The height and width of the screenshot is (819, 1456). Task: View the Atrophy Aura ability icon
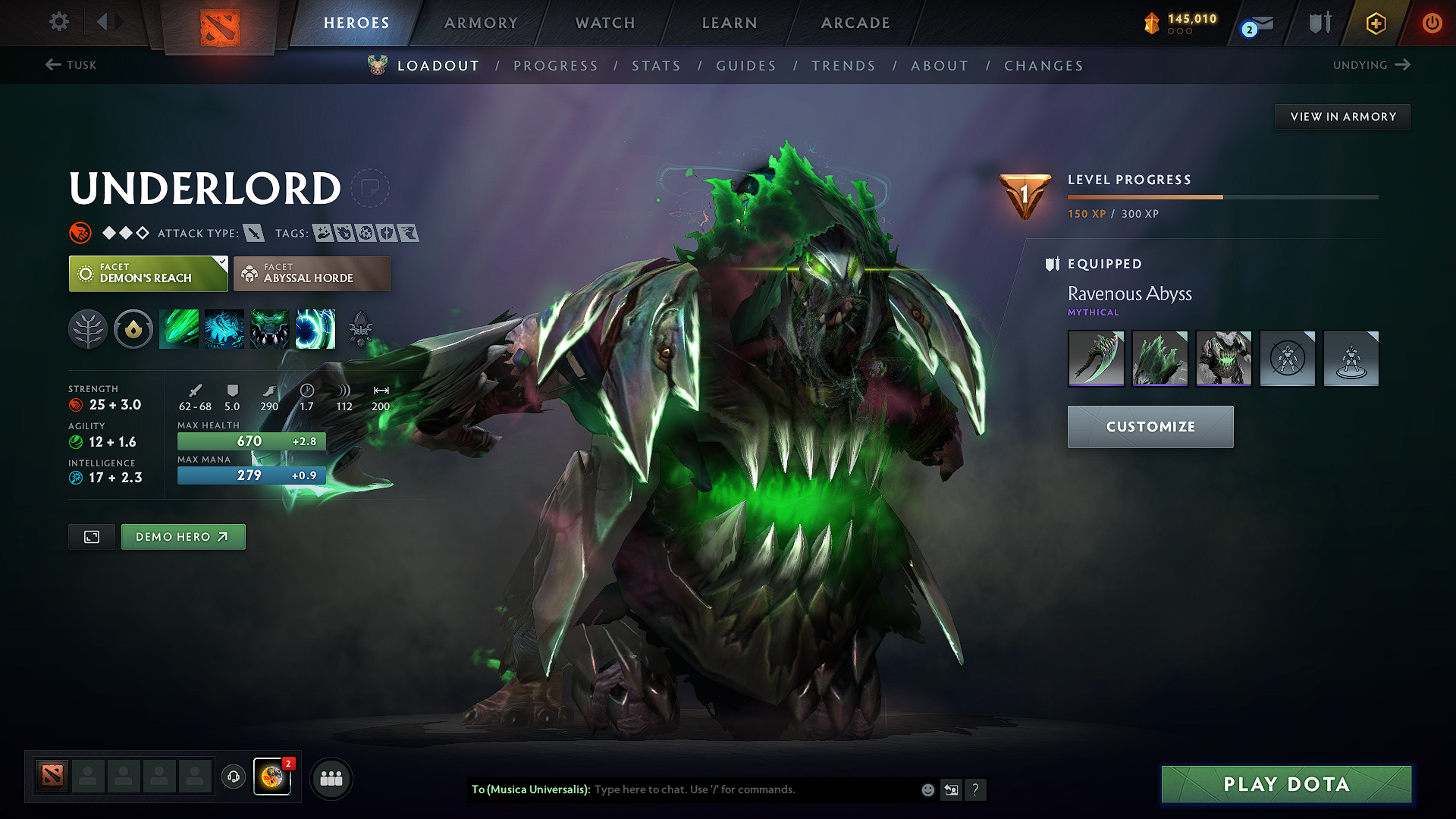[x=270, y=328]
